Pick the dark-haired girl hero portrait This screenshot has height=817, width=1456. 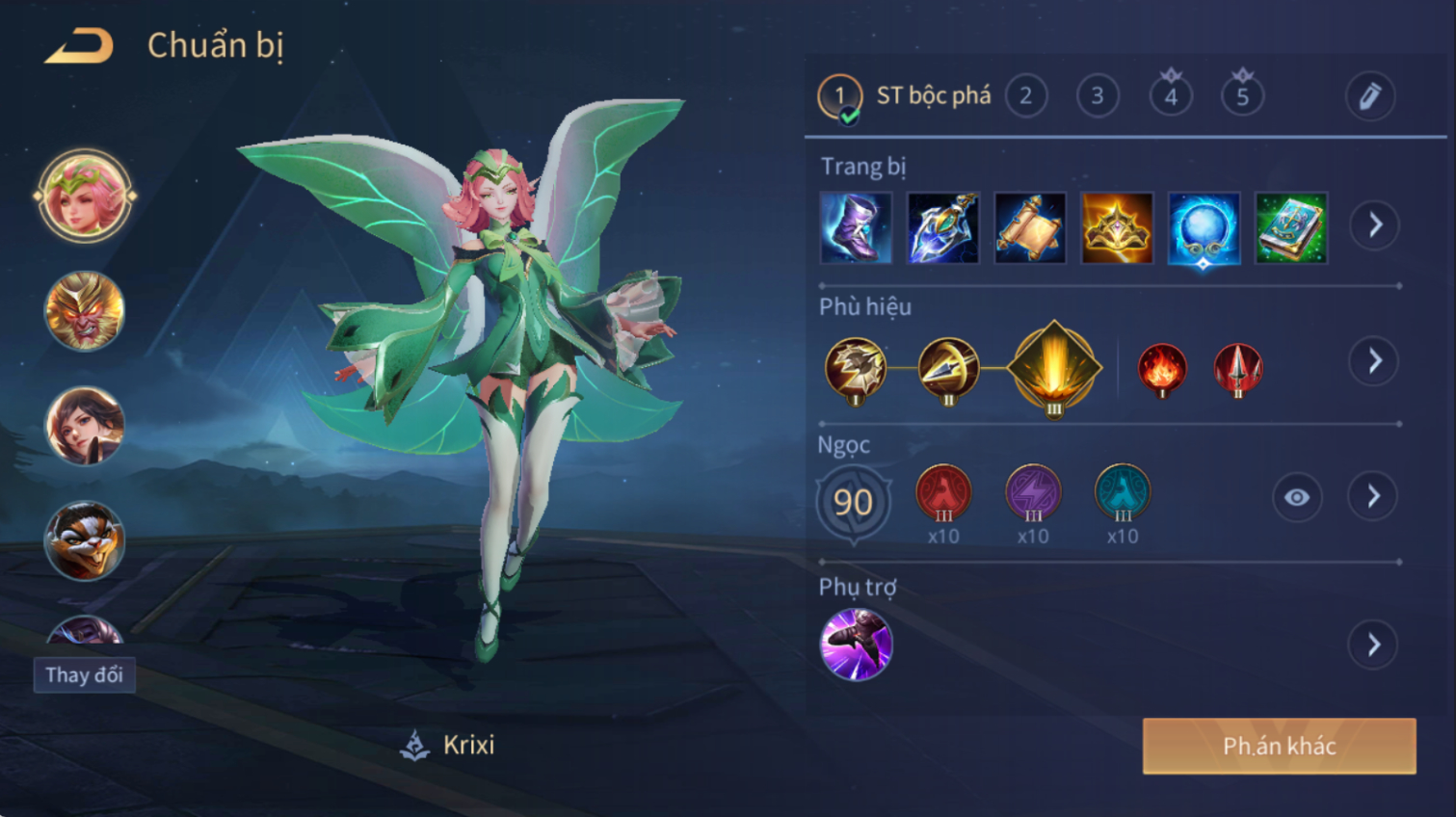coord(85,426)
